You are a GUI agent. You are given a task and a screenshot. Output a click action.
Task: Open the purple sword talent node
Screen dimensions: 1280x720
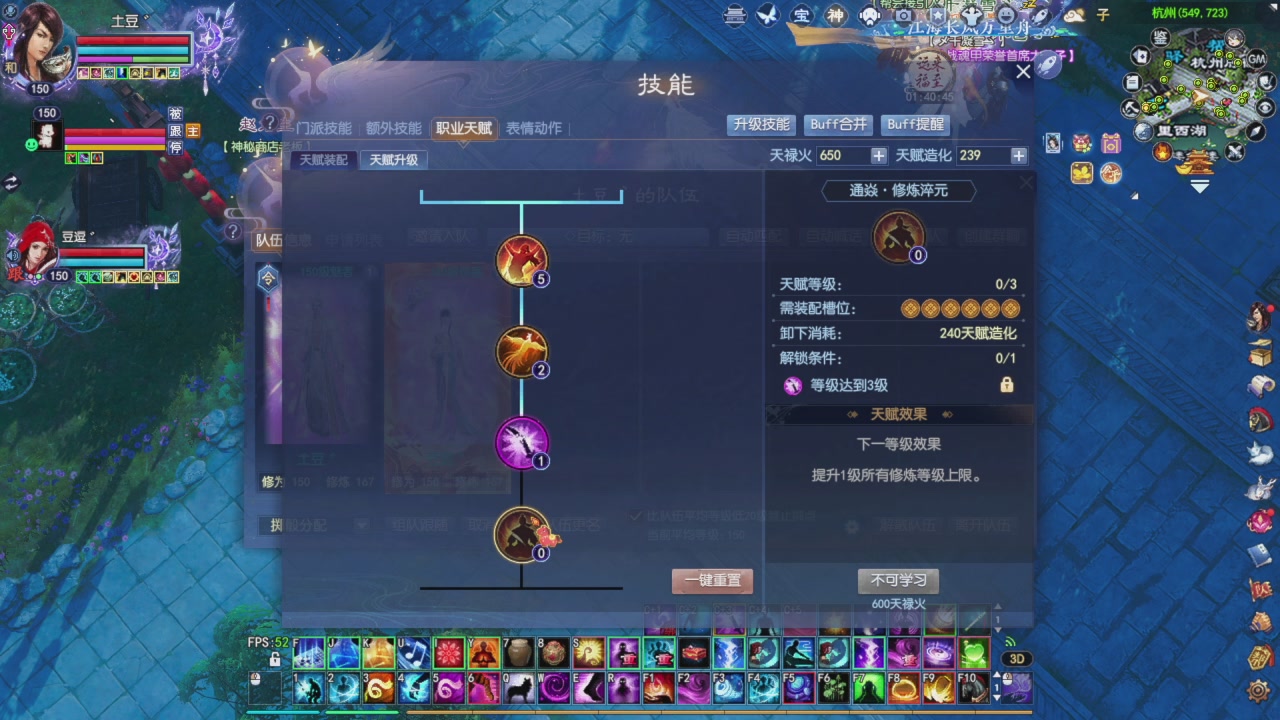pos(521,442)
